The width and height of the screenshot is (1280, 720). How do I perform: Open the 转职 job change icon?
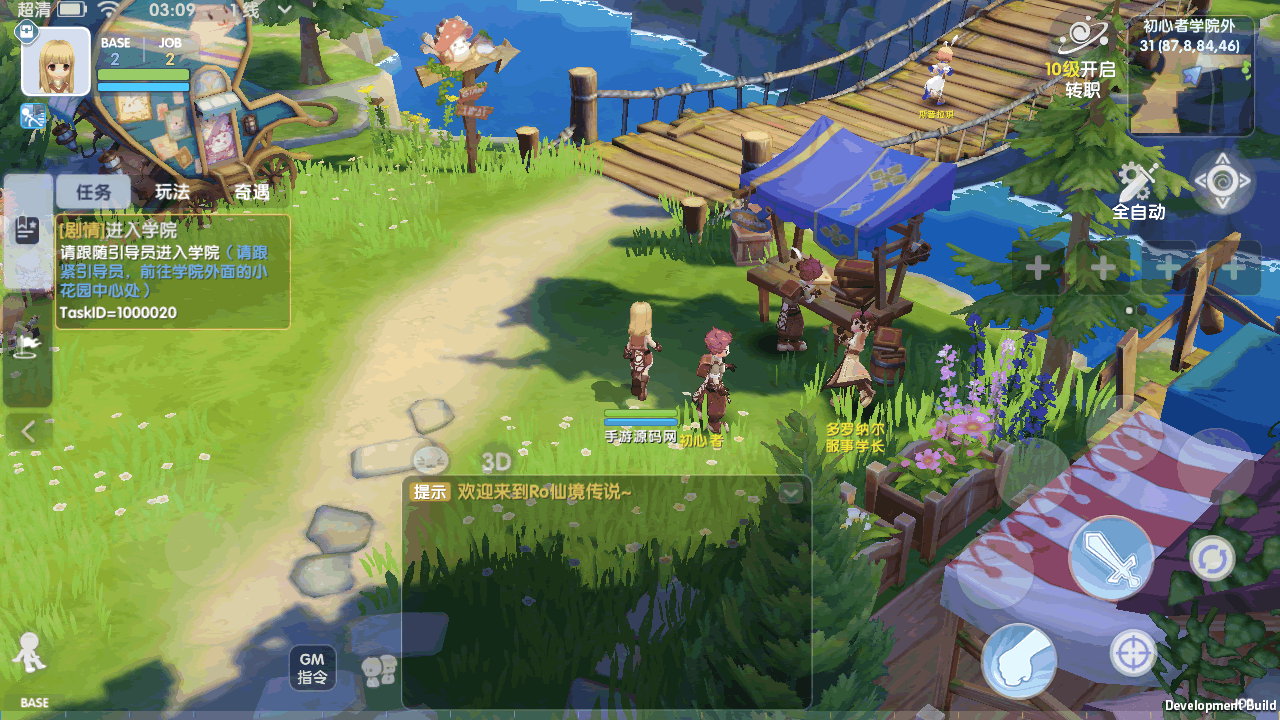(1081, 58)
